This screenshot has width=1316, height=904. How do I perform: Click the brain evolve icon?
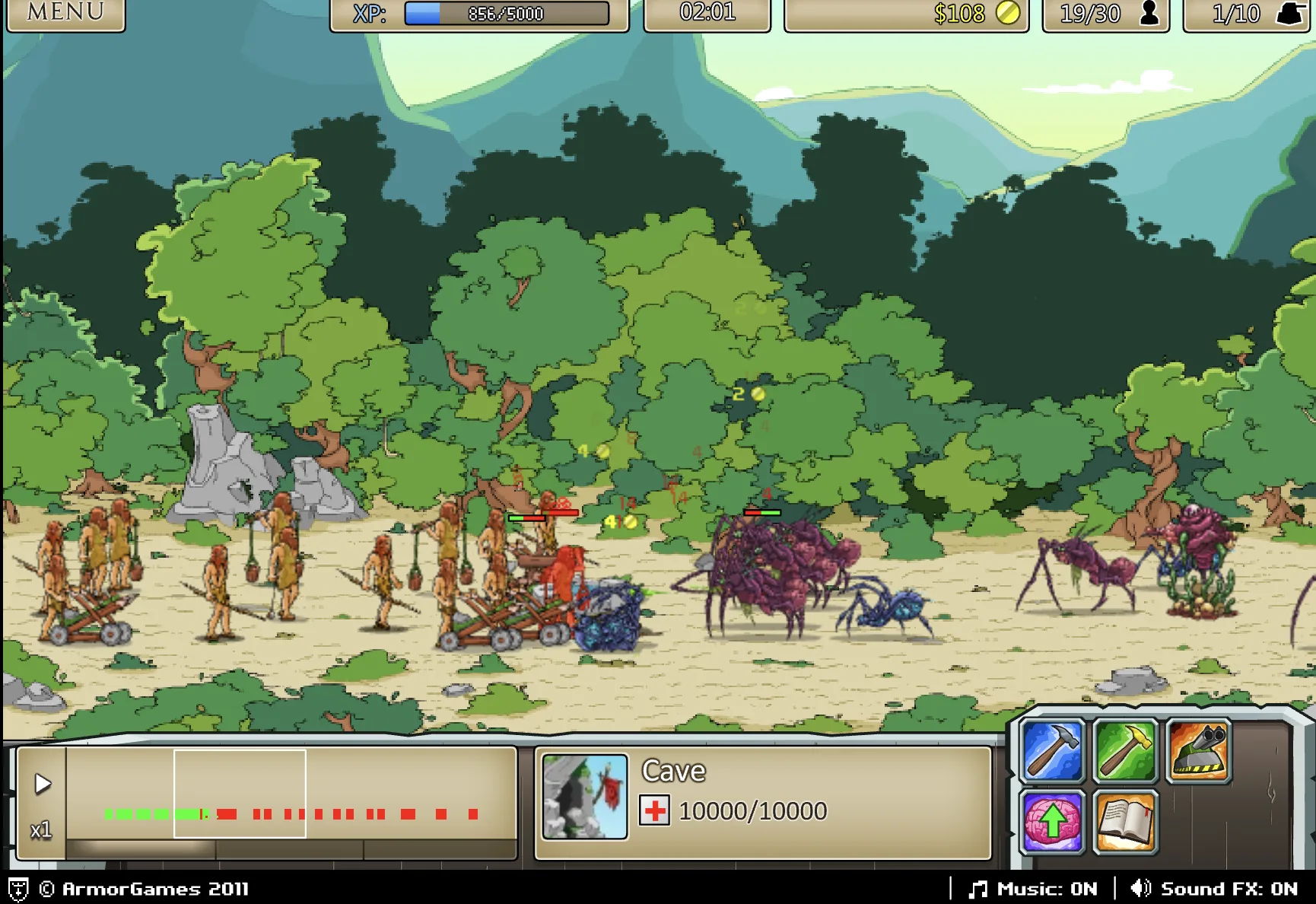pyautogui.click(x=1054, y=822)
